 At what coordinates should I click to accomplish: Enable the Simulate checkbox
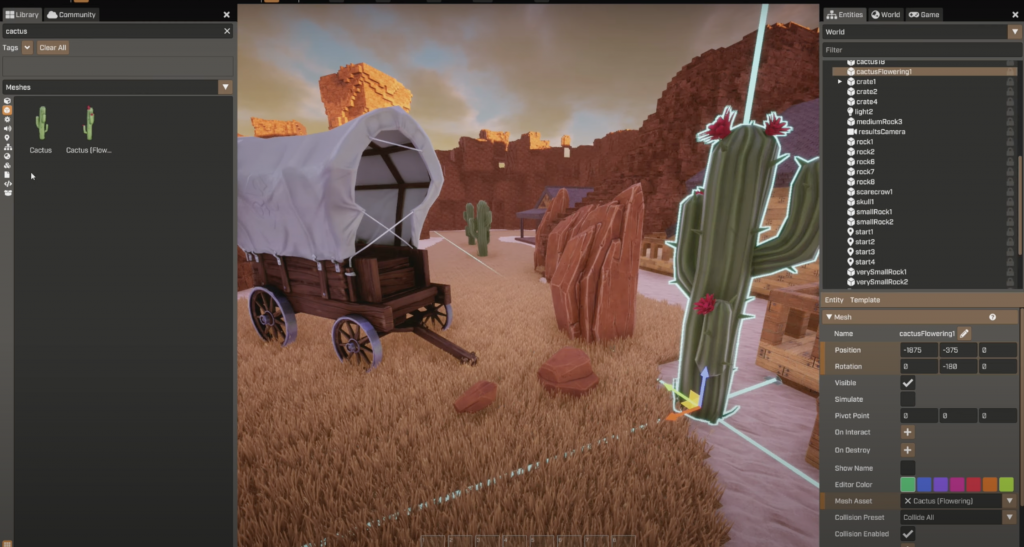[x=908, y=399]
